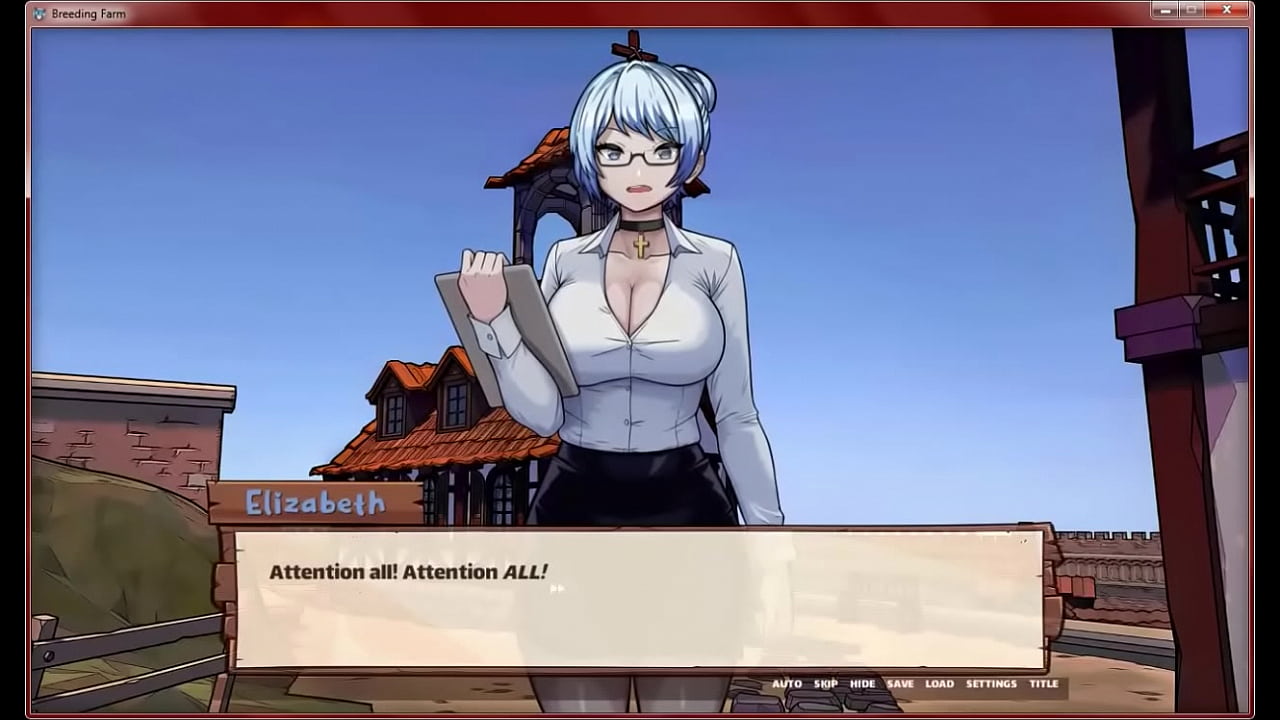Image resolution: width=1280 pixels, height=720 pixels.
Task: Minimize the game window
Action: coord(1164,10)
